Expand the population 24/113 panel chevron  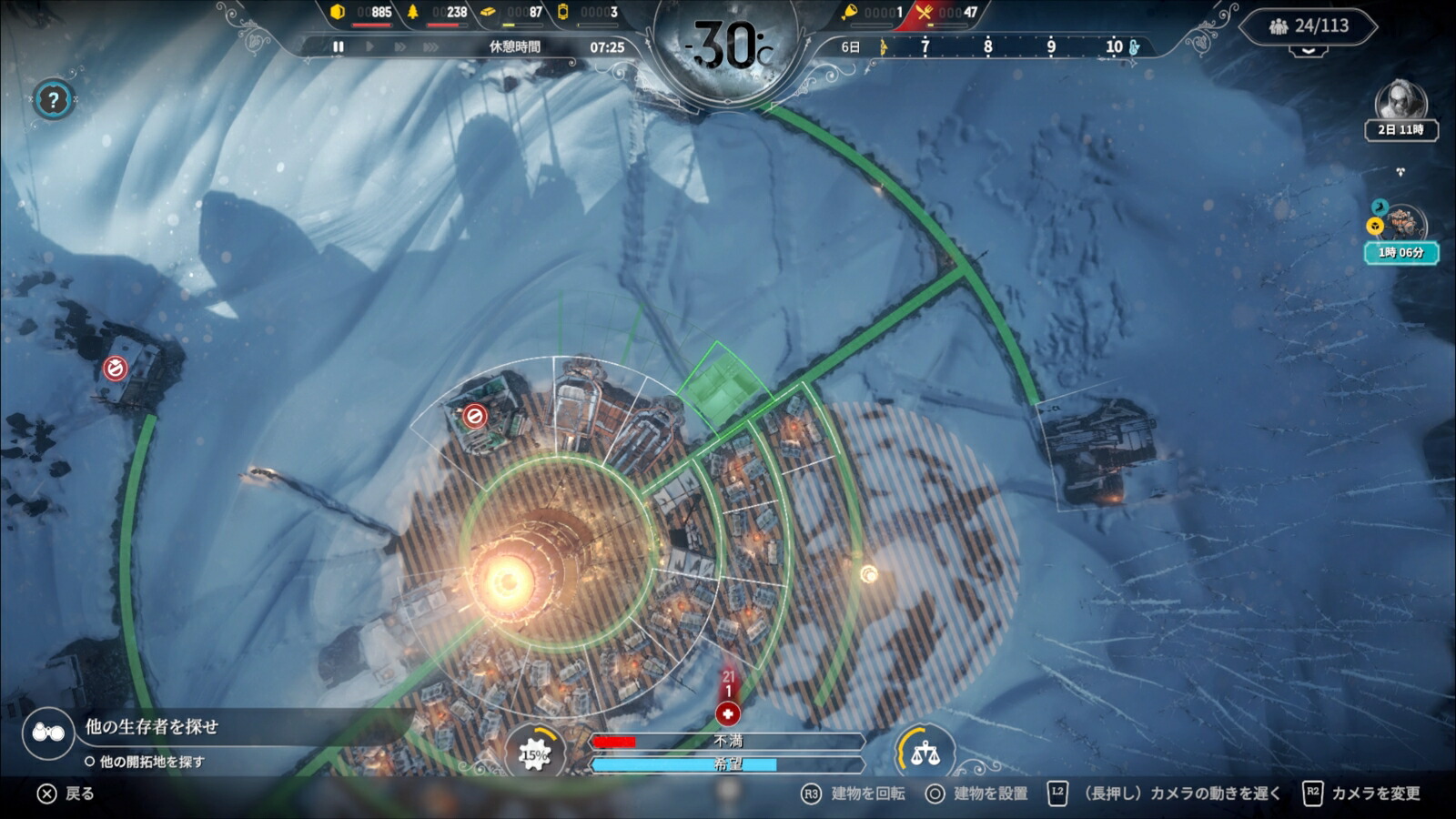(x=1308, y=53)
